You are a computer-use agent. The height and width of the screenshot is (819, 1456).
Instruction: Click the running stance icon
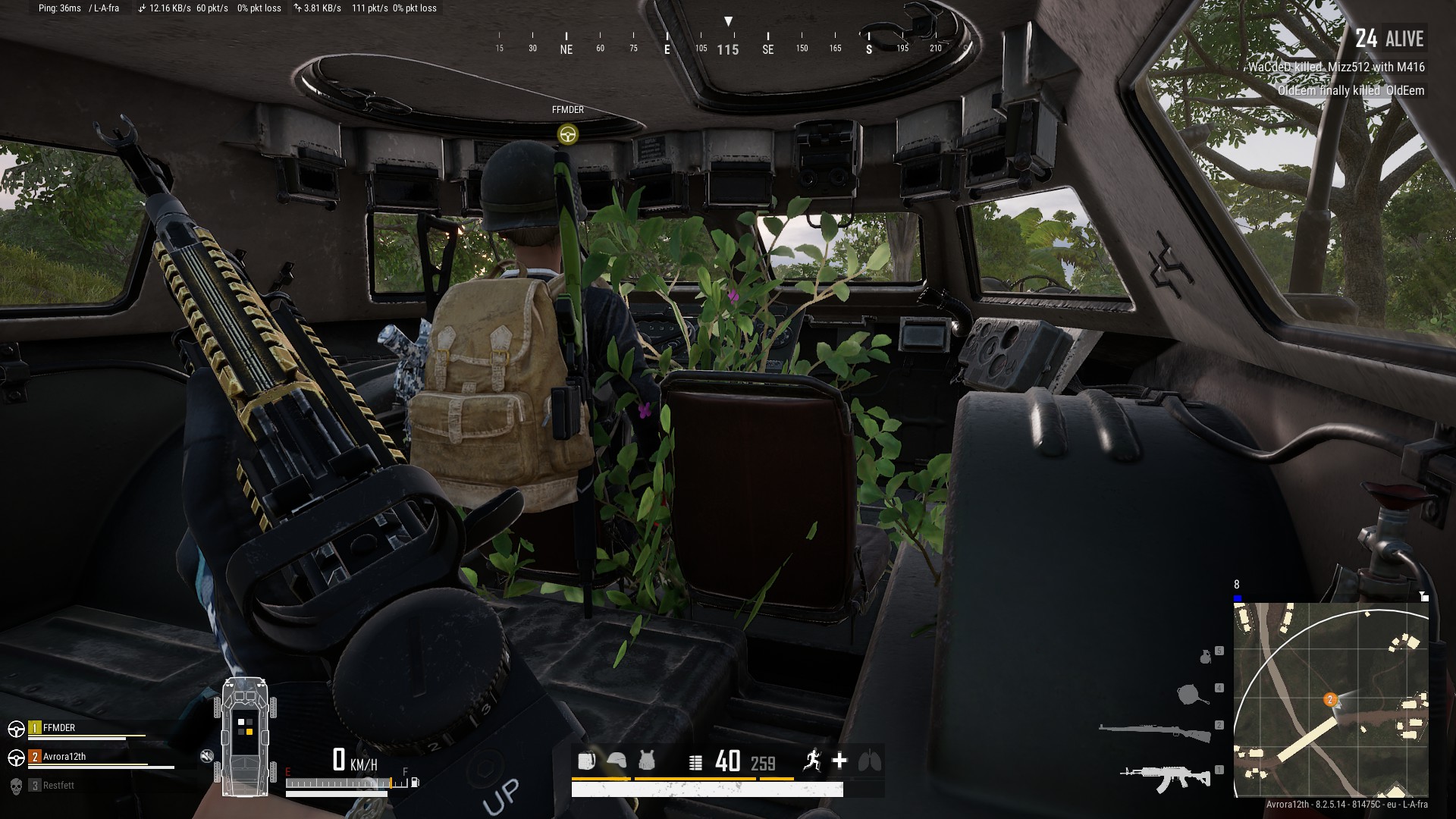(x=812, y=760)
